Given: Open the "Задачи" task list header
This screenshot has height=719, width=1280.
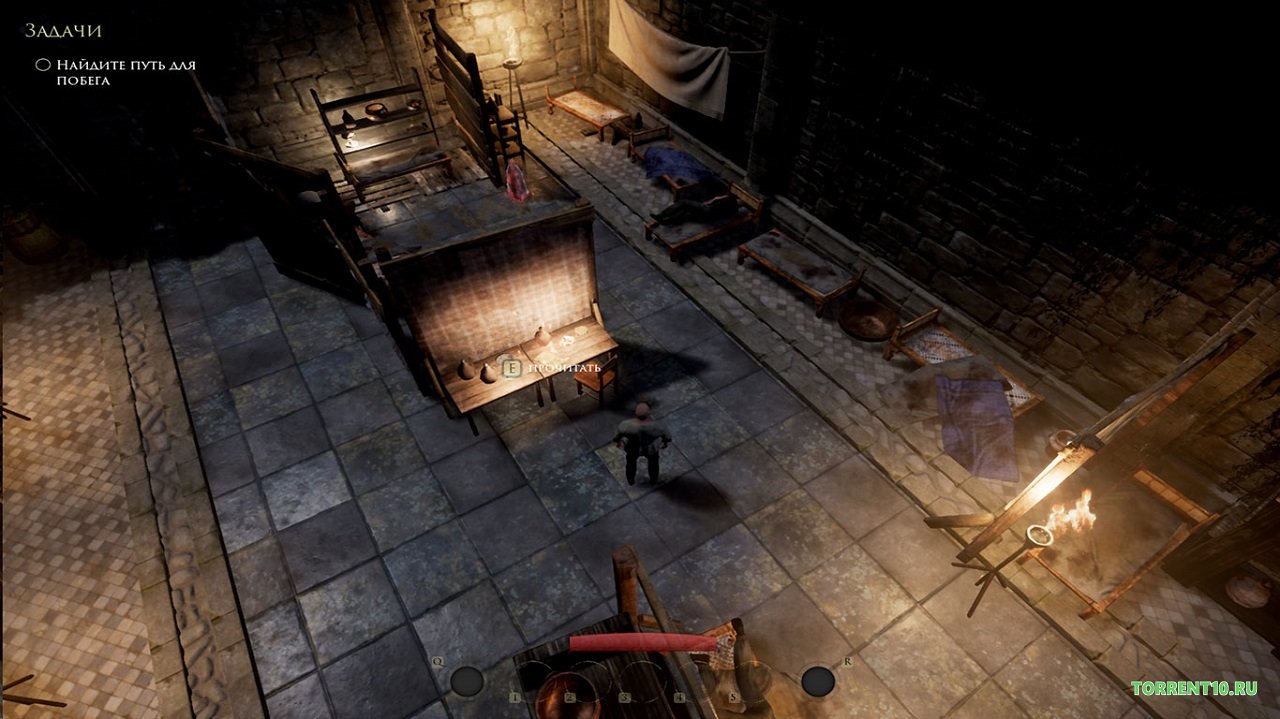Looking at the screenshot, I should [x=63, y=31].
